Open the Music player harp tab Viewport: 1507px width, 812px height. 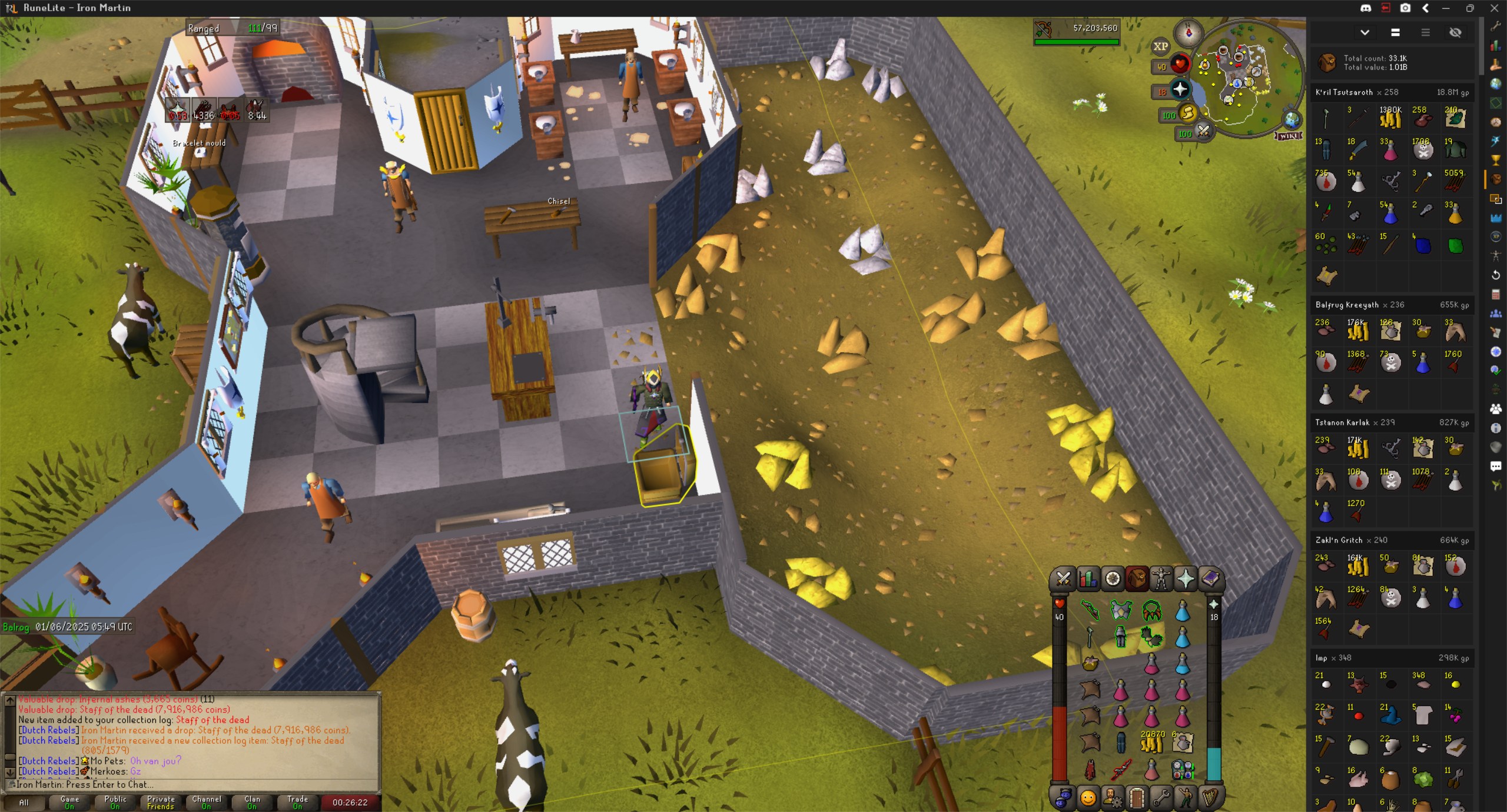click(1210, 798)
